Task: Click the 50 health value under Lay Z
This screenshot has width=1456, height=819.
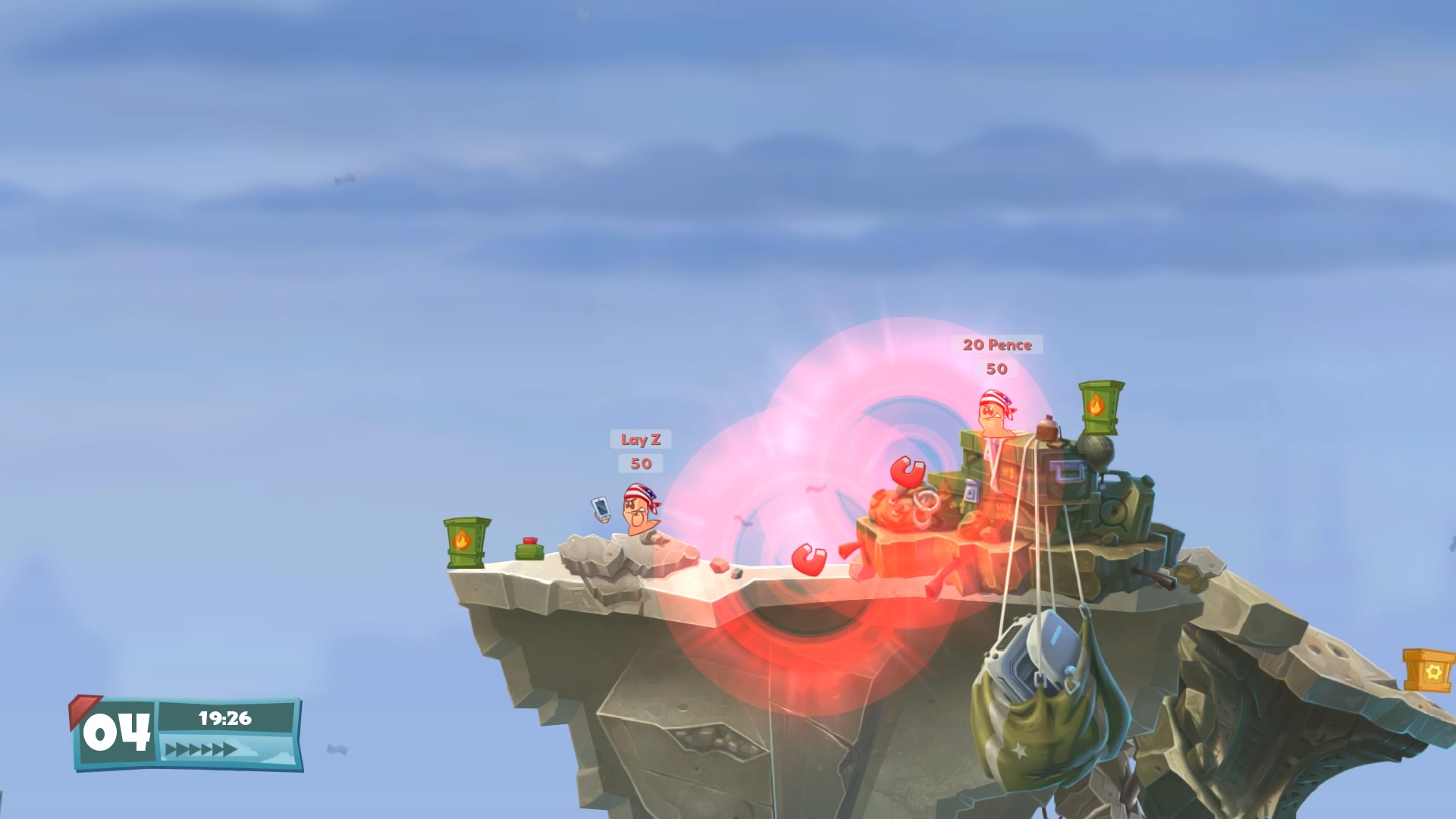Action: (639, 464)
